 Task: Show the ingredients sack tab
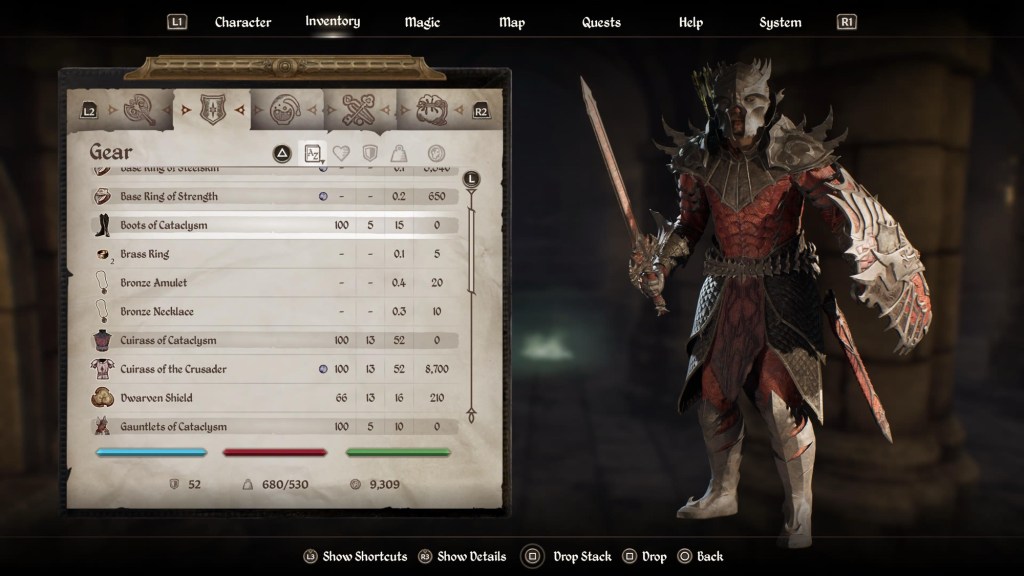pos(432,110)
